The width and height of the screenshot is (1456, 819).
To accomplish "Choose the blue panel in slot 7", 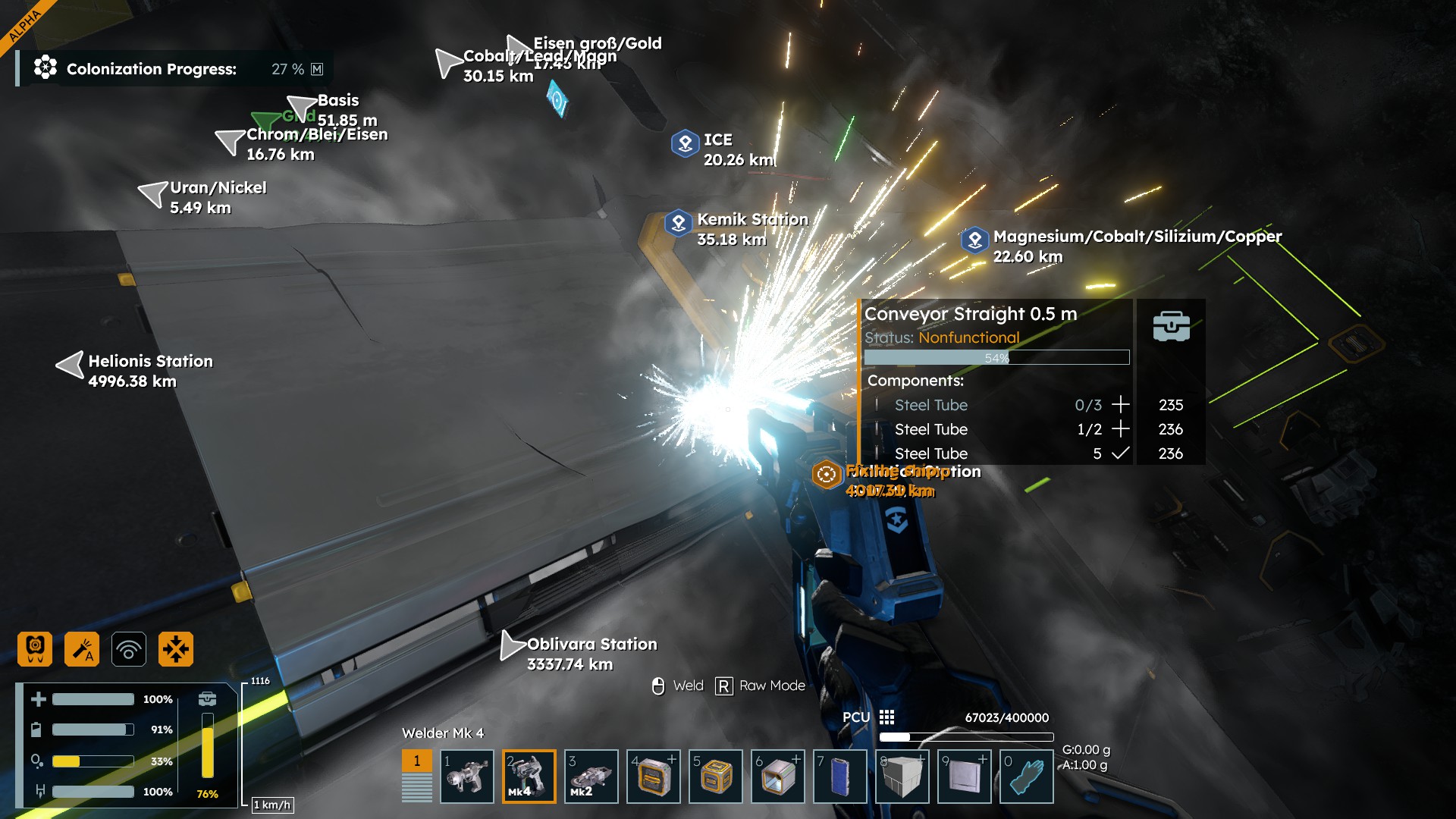I will 839,776.
